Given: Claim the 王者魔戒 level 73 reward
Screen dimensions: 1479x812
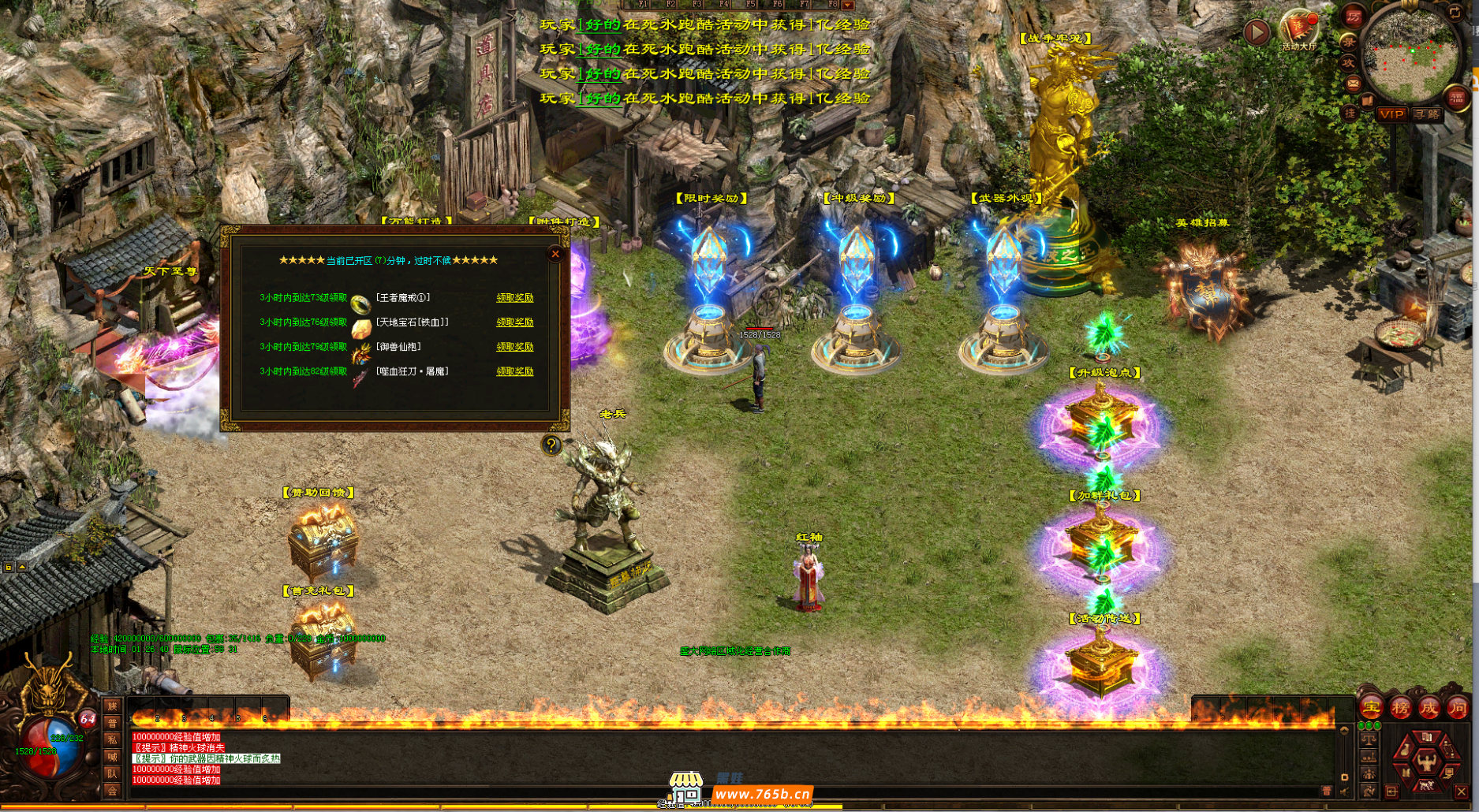Looking at the screenshot, I should click(514, 298).
